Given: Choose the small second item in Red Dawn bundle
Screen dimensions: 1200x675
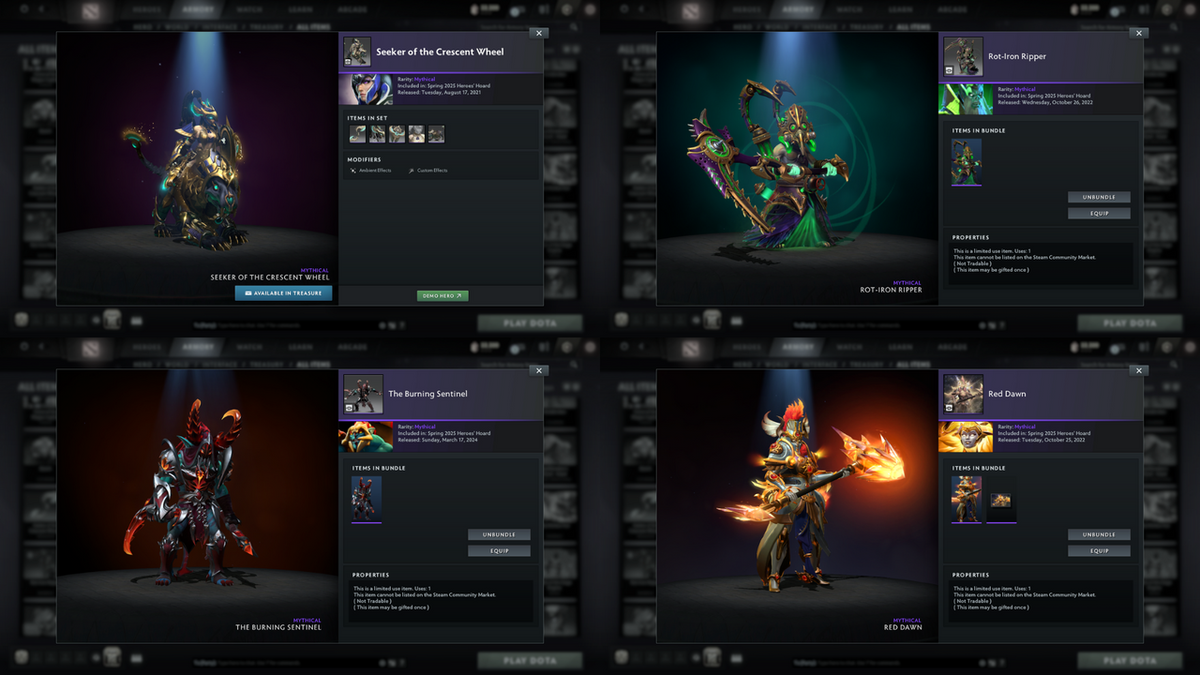Looking at the screenshot, I should tap(1001, 500).
